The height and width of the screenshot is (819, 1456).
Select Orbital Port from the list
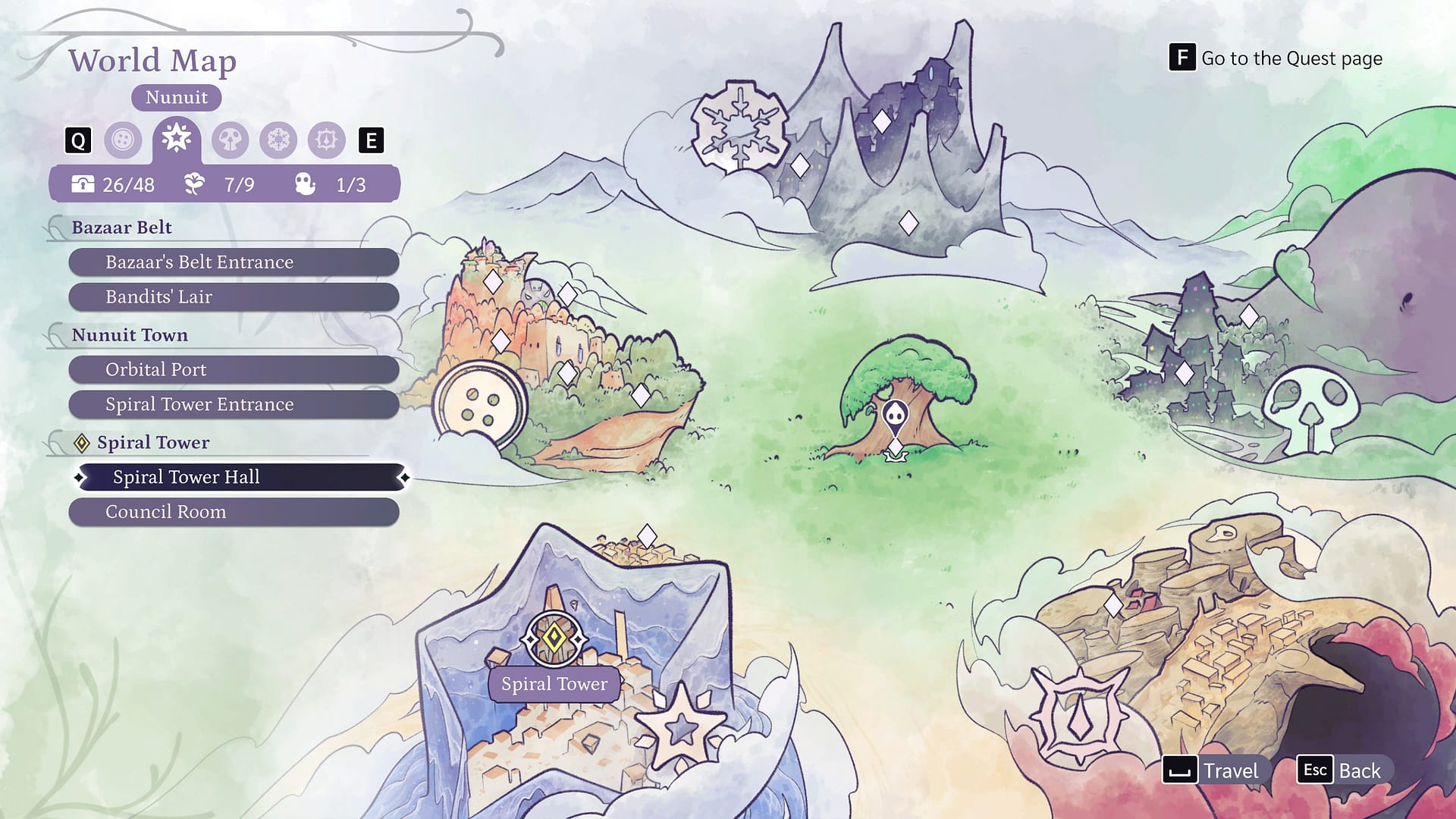pyautogui.click(x=234, y=370)
